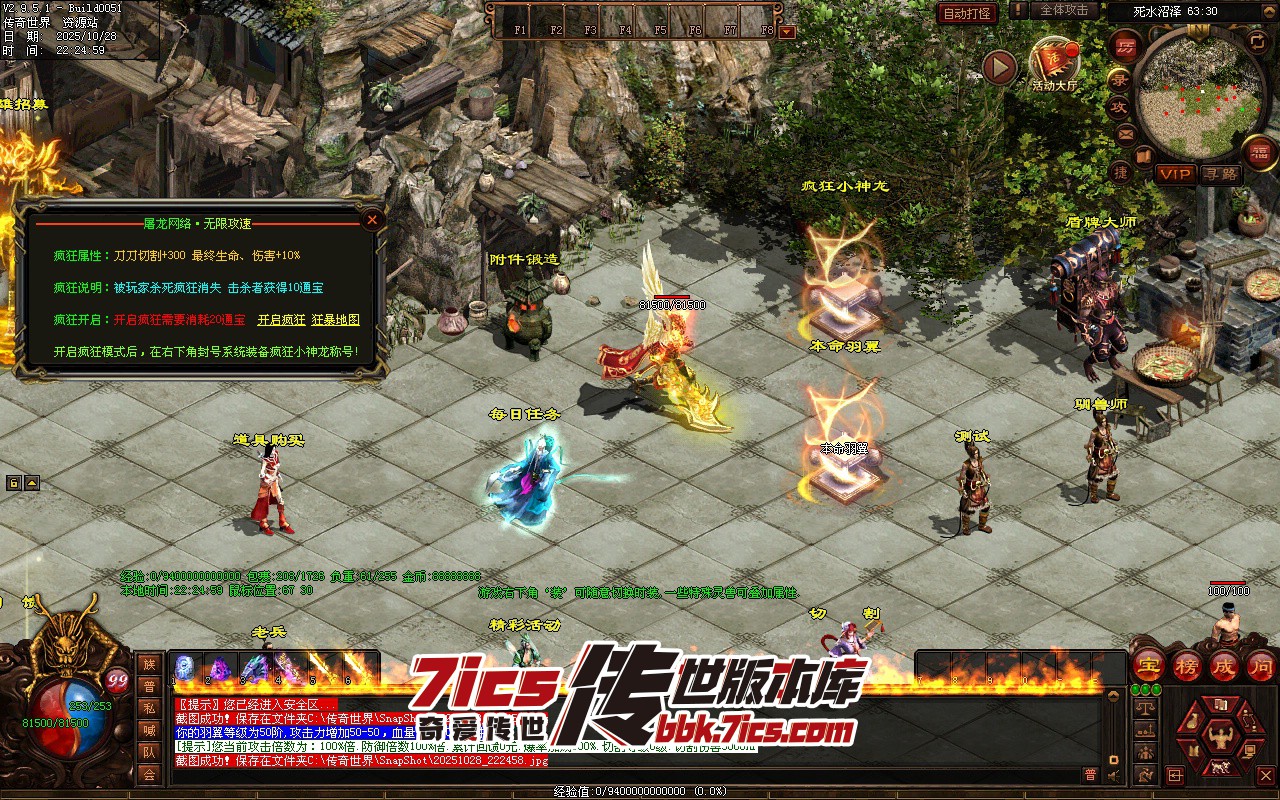The width and height of the screenshot is (1280, 800).
Task: Click the round play arrow button
Action: (999, 67)
